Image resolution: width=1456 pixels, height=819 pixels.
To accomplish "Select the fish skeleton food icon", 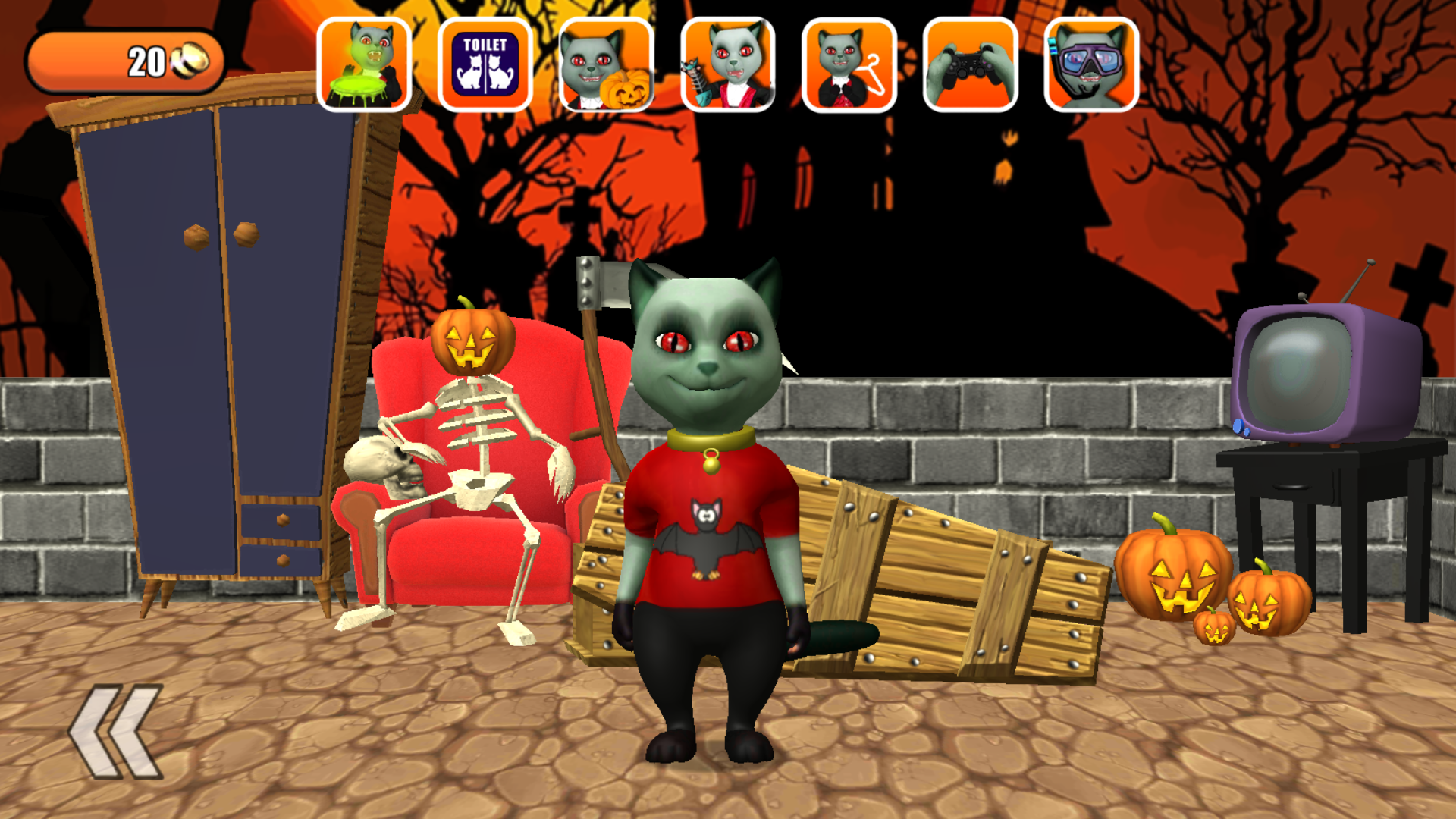I will [726, 64].
